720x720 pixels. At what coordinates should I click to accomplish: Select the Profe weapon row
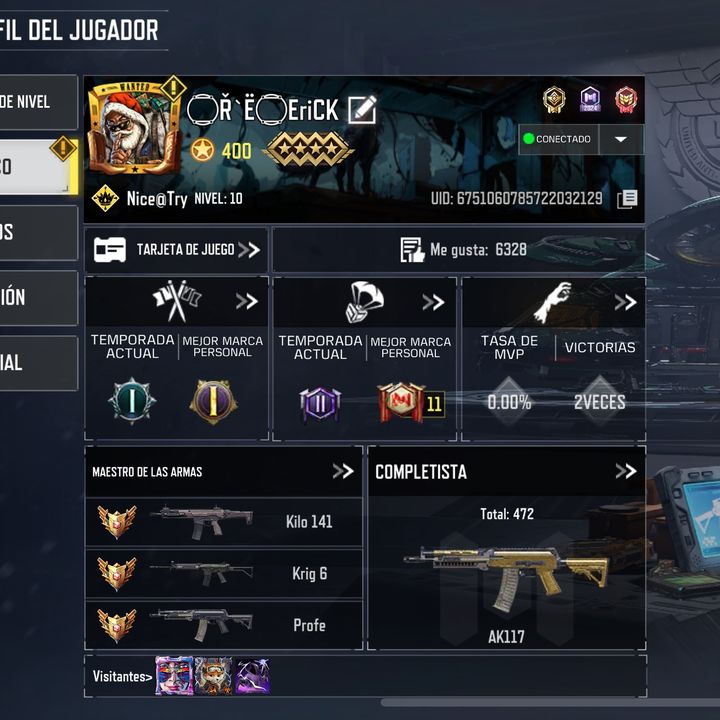[x=223, y=626]
